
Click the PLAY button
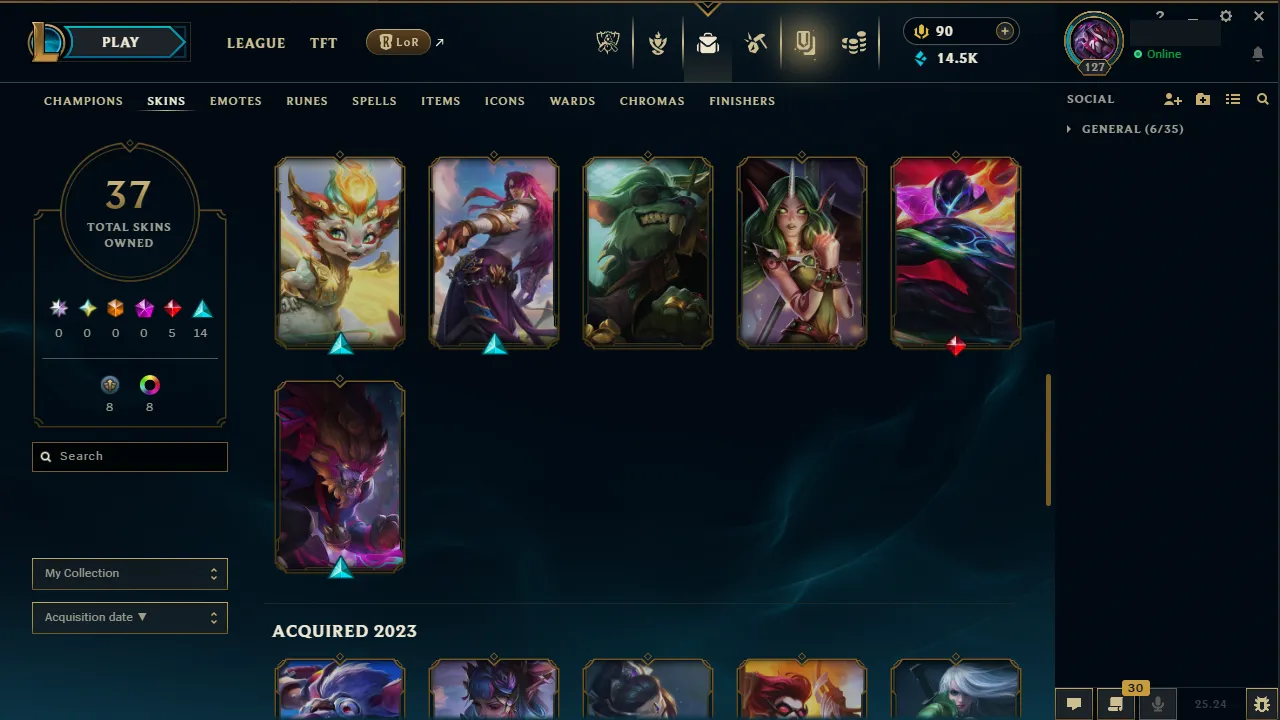pos(120,42)
